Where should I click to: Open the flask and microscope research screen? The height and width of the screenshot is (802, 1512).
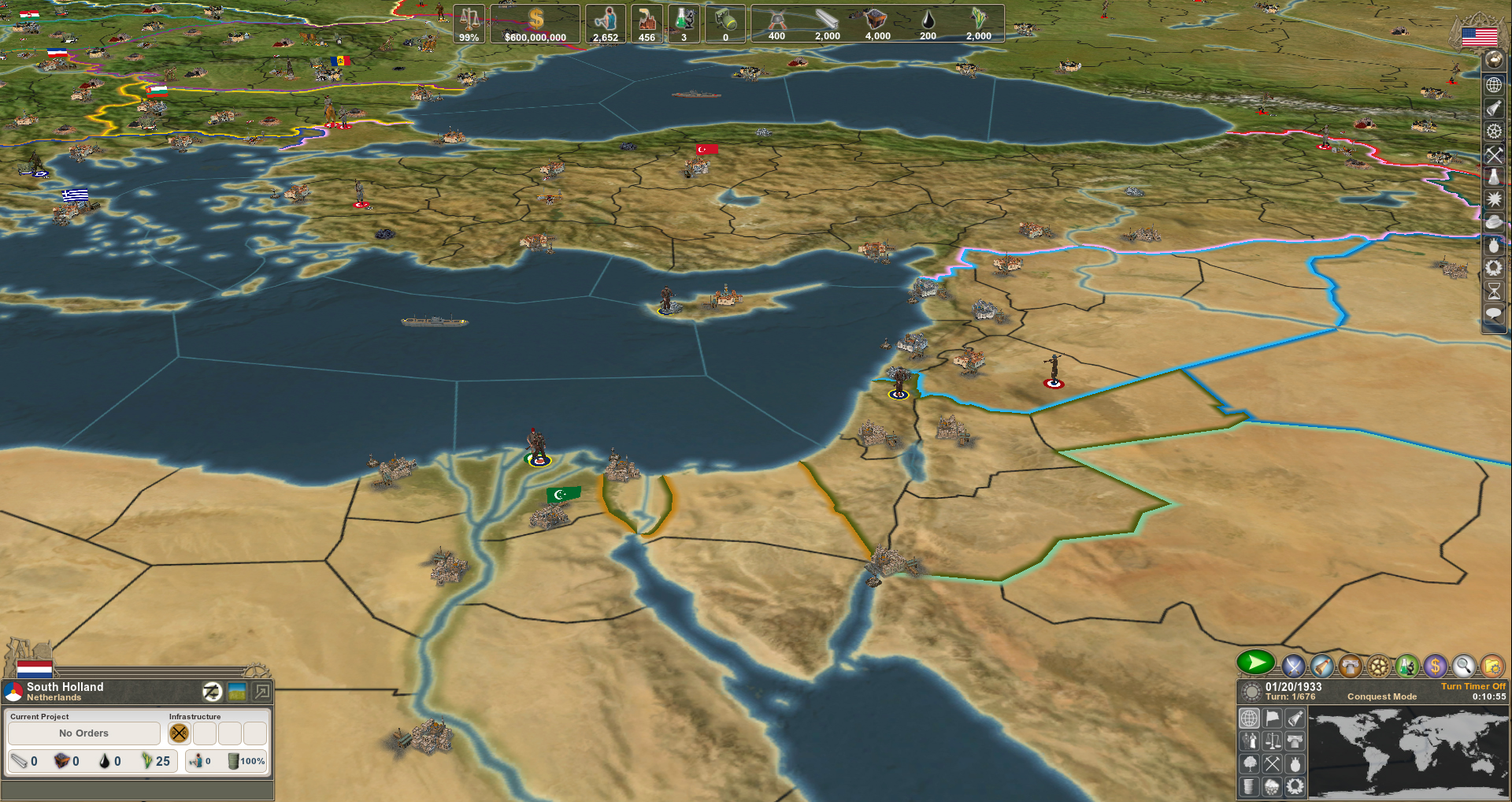point(1406,666)
